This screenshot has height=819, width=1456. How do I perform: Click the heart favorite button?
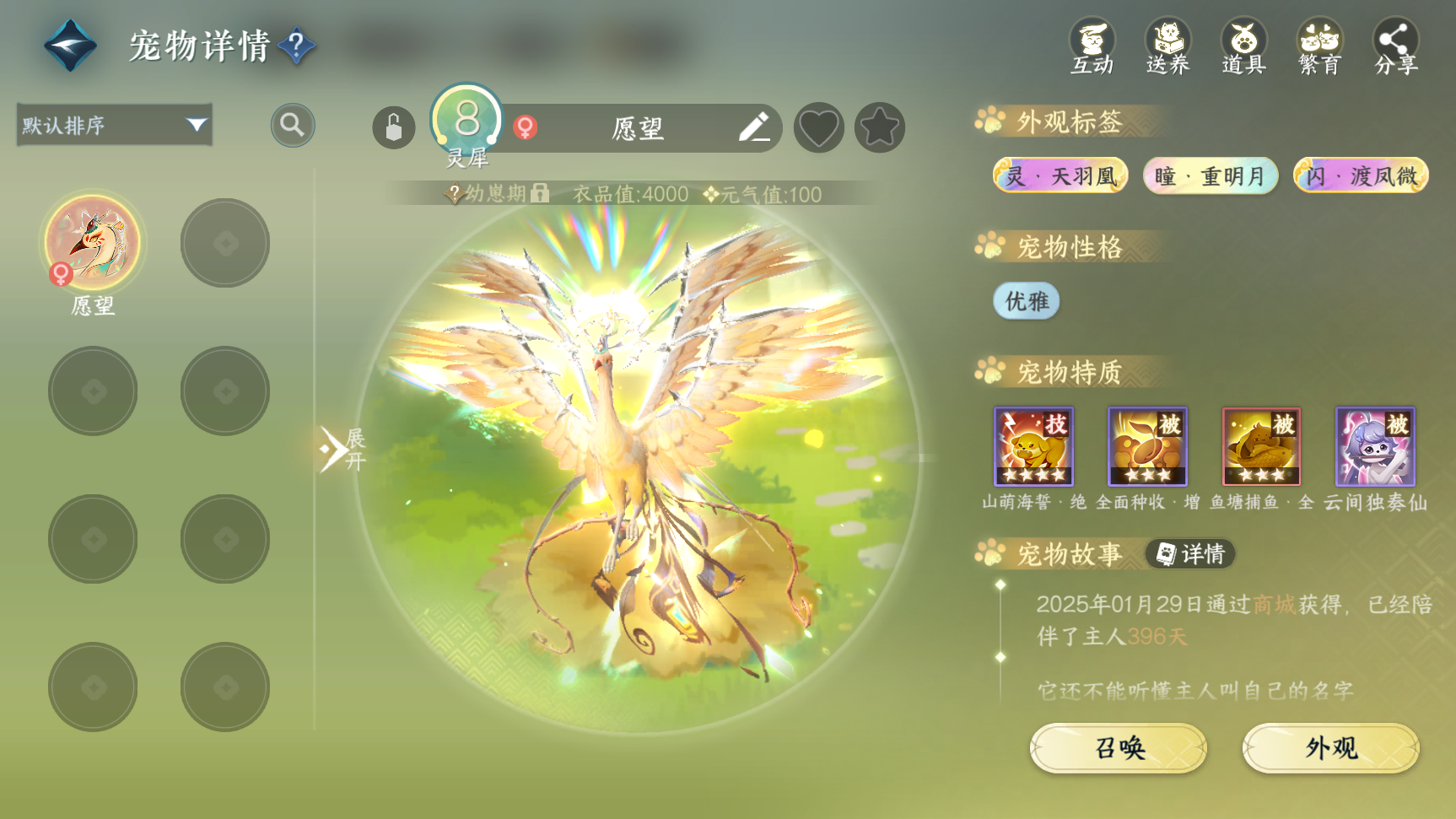click(818, 128)
